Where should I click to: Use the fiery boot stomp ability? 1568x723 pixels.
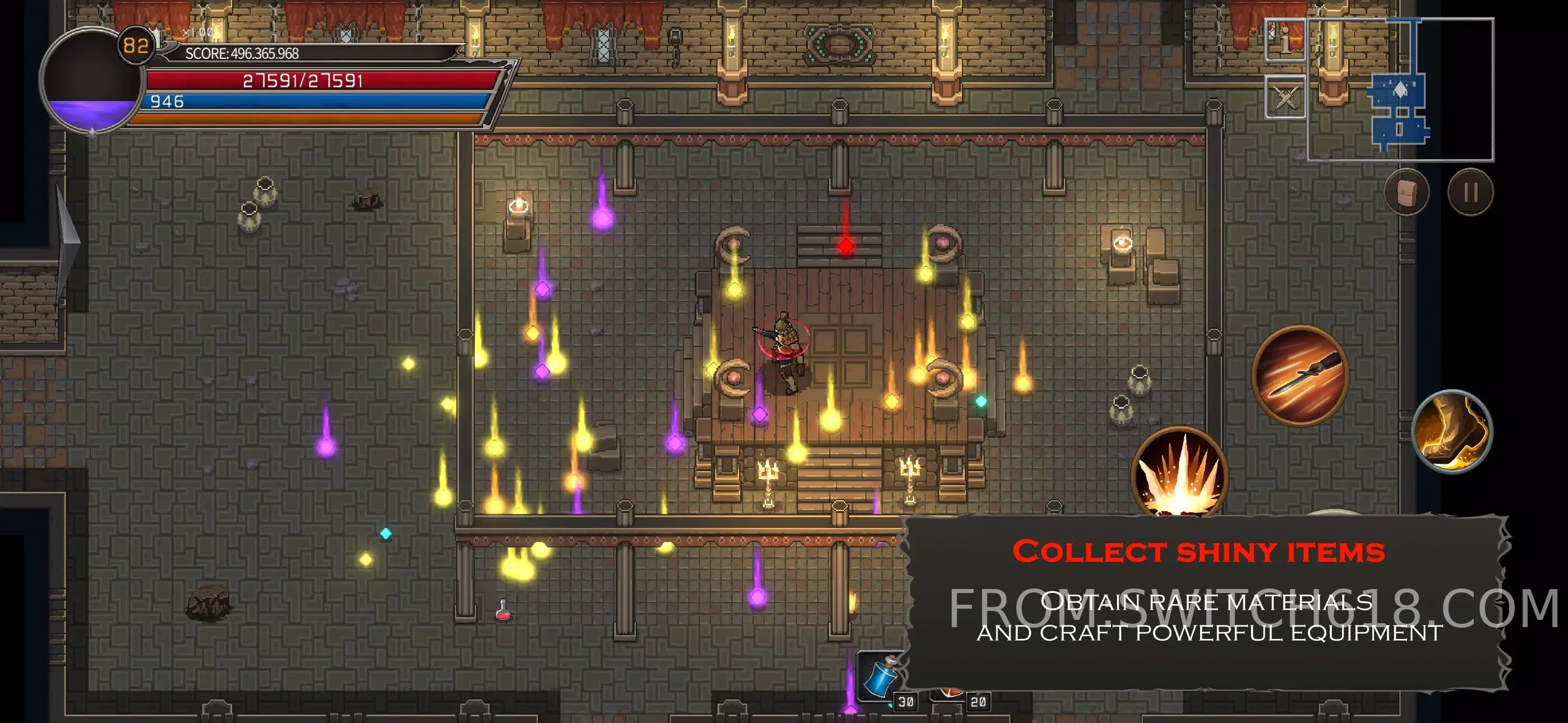click(1452, 431)
